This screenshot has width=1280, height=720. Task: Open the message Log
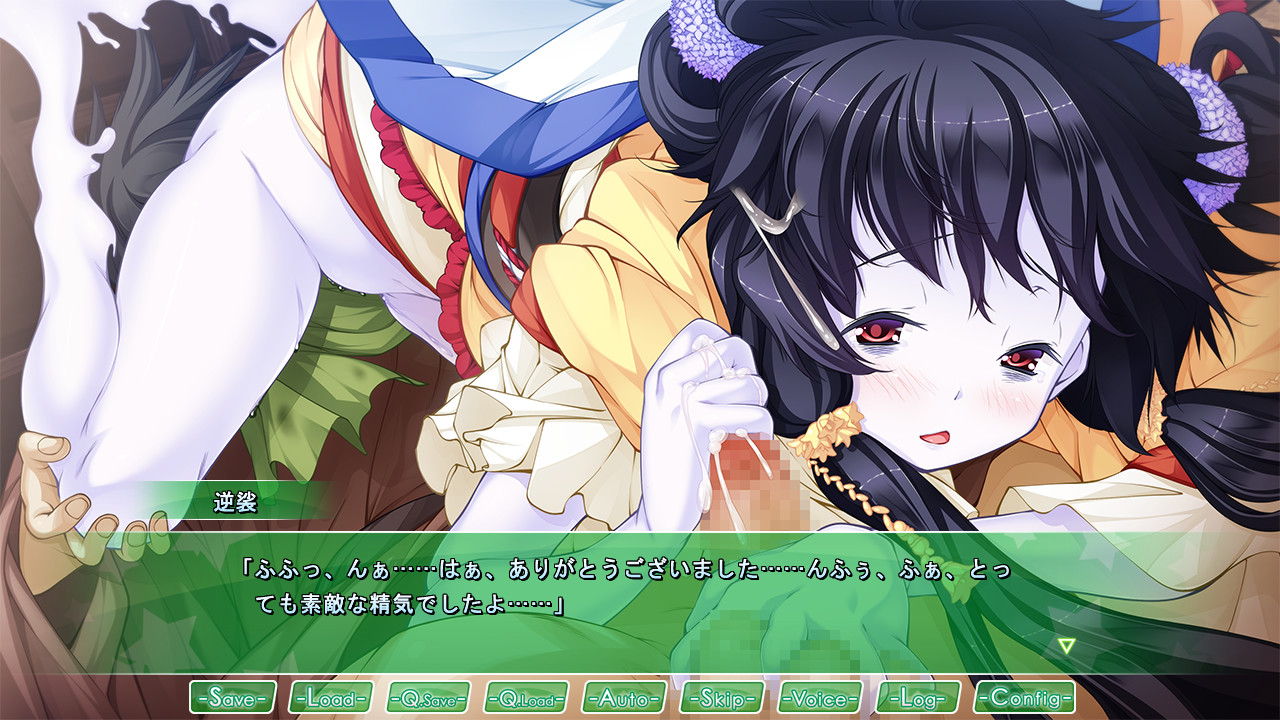[918, 697]
